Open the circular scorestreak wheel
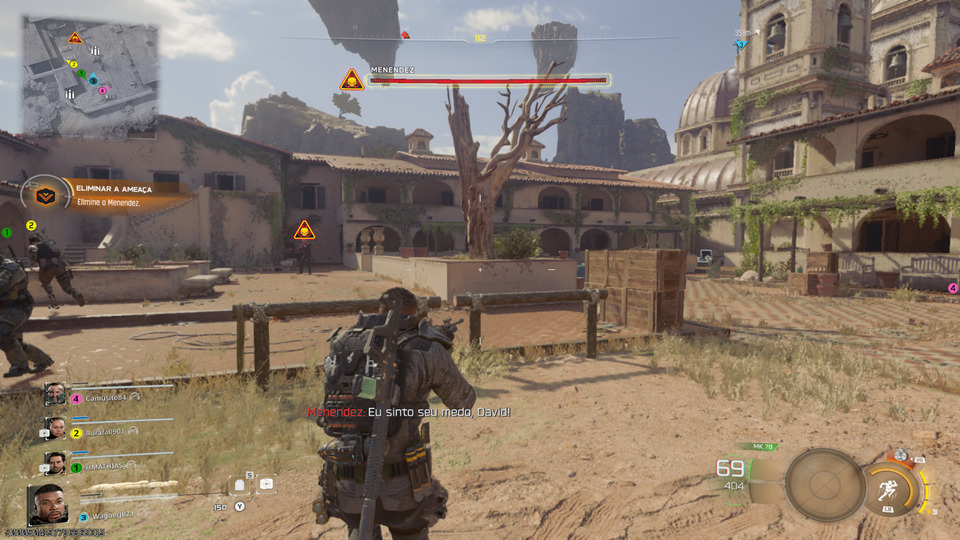 pos(824,485)
